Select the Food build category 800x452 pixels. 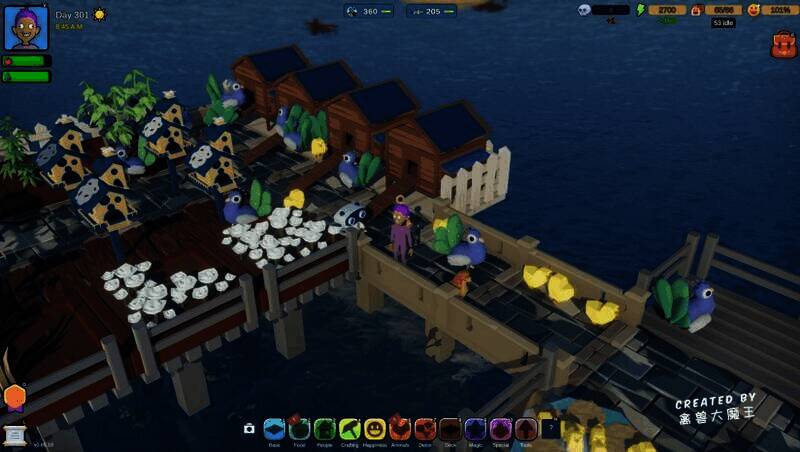[x=299, y=429]
